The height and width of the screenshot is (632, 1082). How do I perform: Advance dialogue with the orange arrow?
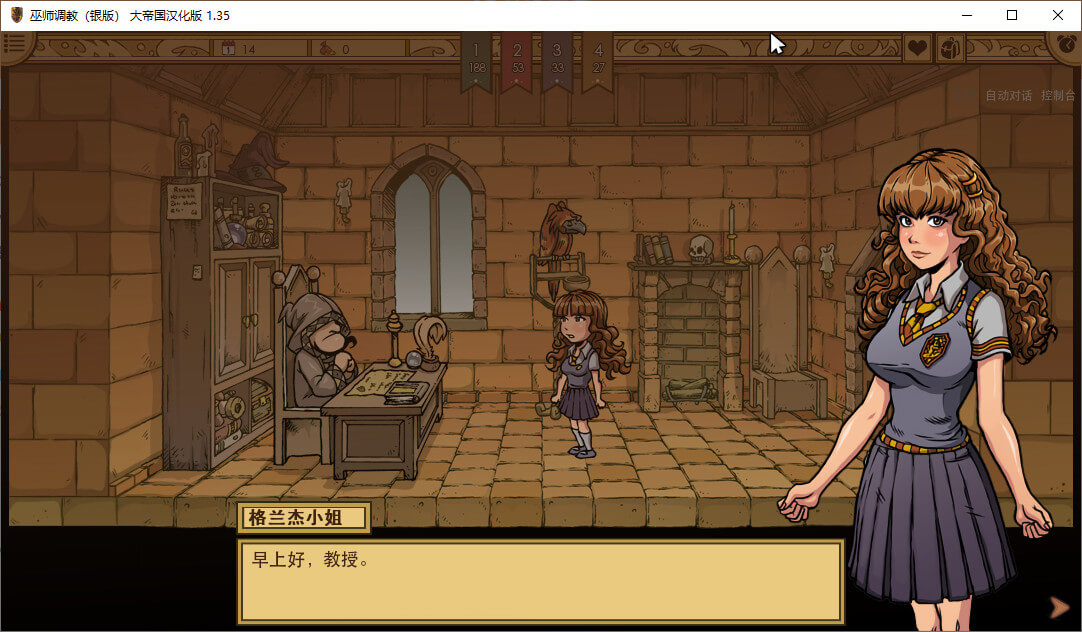click(1058, 606)
